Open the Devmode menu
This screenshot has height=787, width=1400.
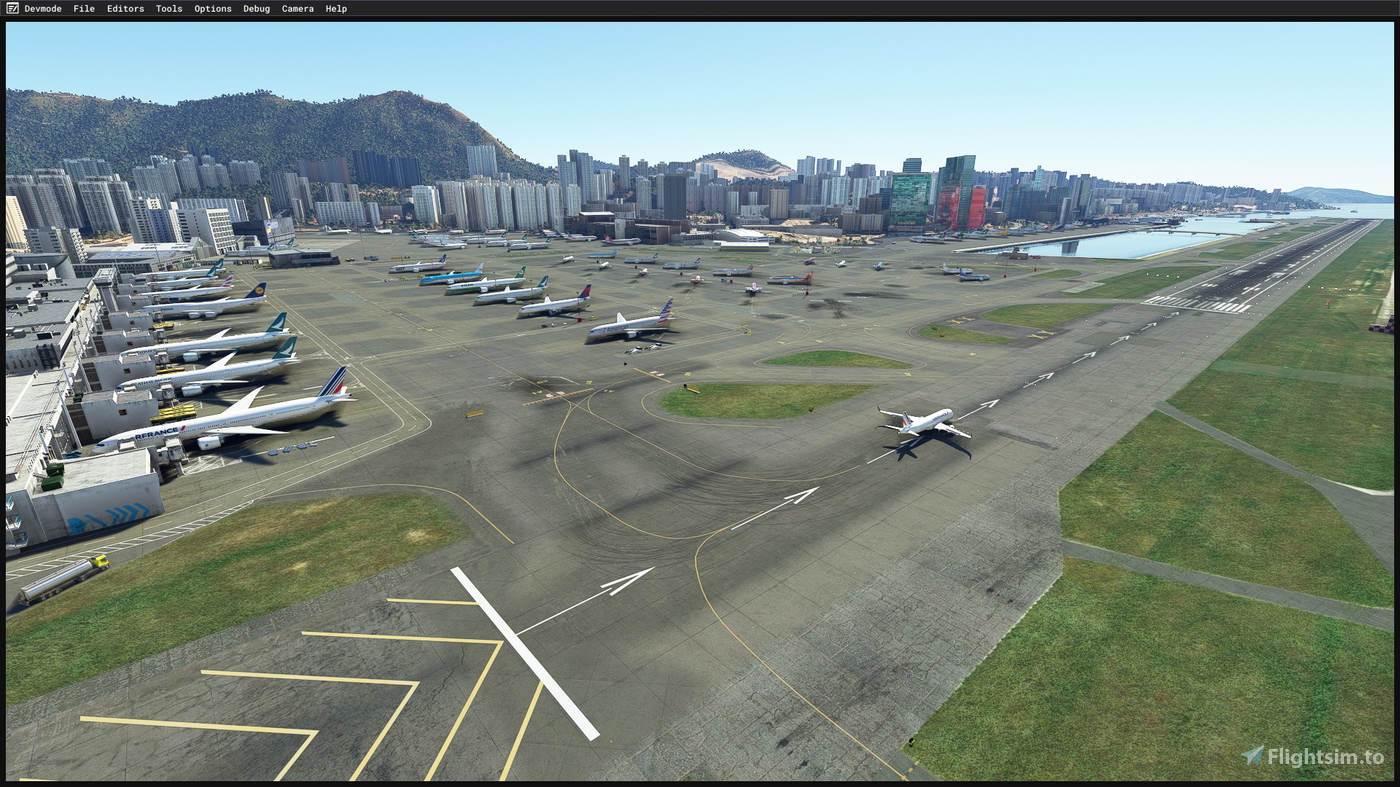coord(44,8)
